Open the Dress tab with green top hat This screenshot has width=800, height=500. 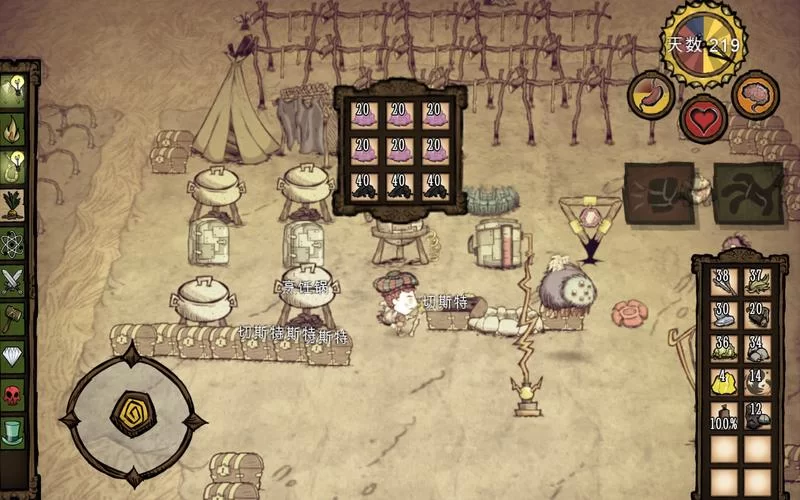click(x=13, y=432)
